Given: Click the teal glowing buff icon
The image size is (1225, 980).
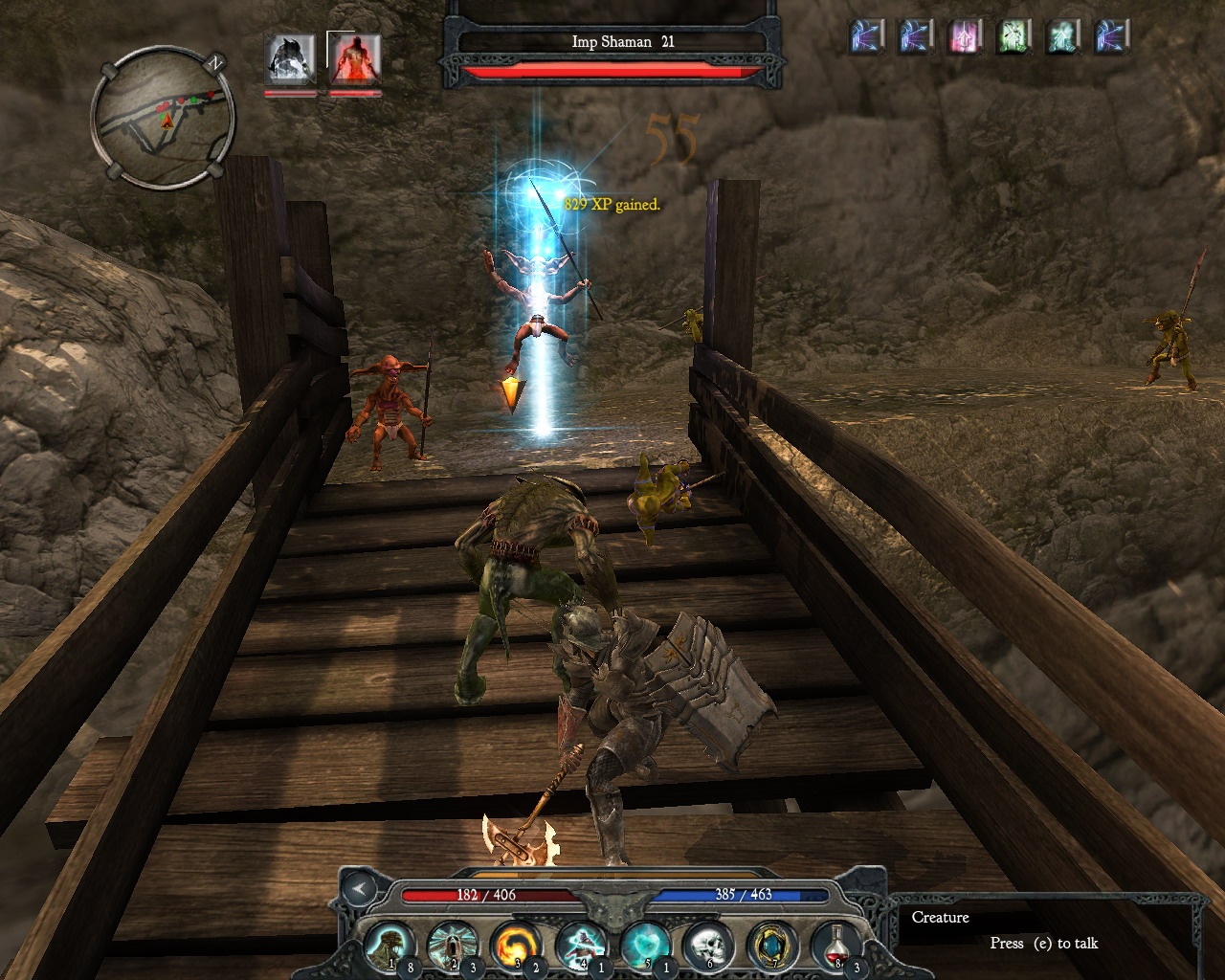Looking at the screenshot, I should point(1063,38).
